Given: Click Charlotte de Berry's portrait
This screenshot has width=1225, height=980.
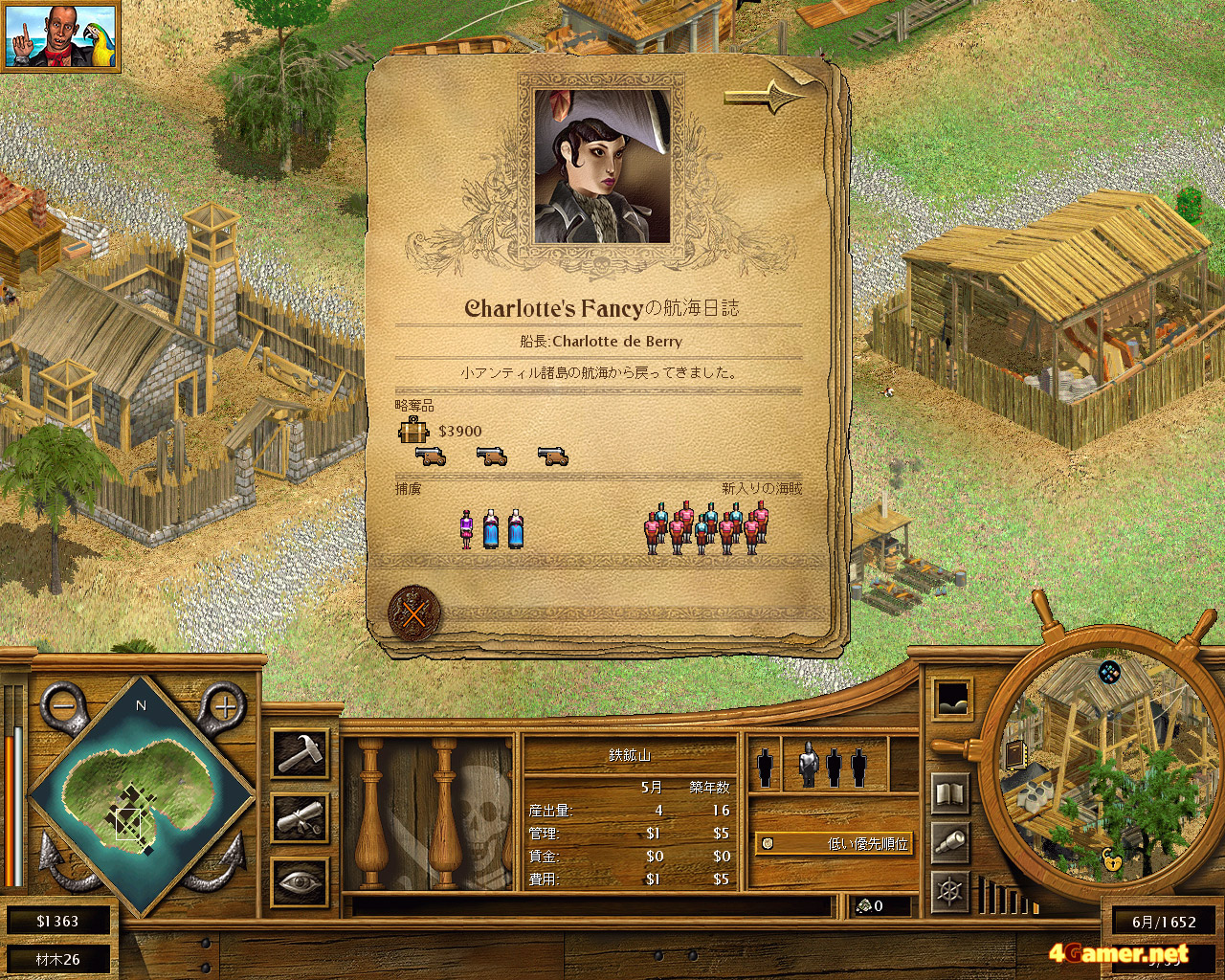Looking at the screenshot, I should 602,167.
